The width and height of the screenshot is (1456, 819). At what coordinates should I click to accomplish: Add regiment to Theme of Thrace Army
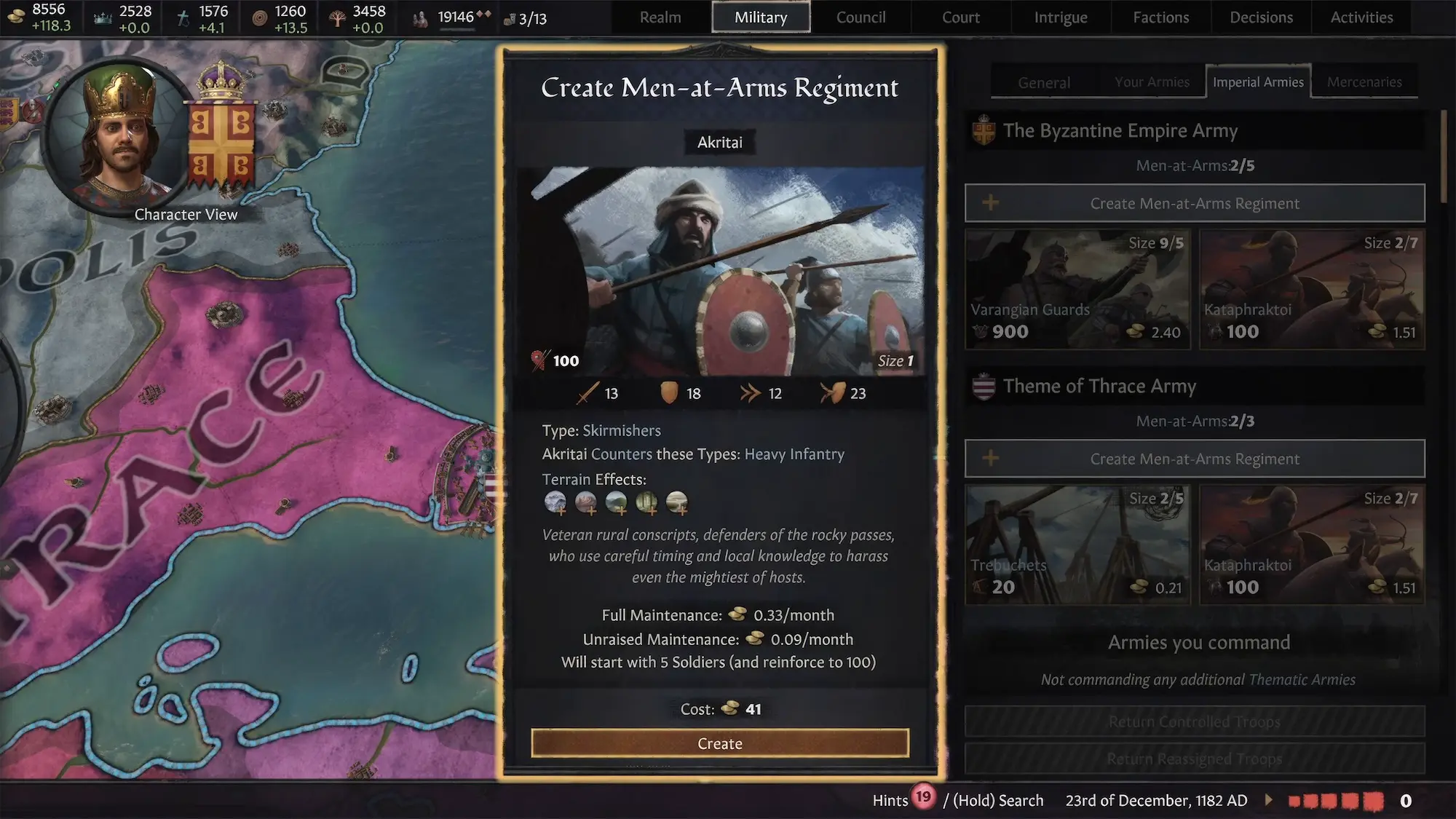1195,459
